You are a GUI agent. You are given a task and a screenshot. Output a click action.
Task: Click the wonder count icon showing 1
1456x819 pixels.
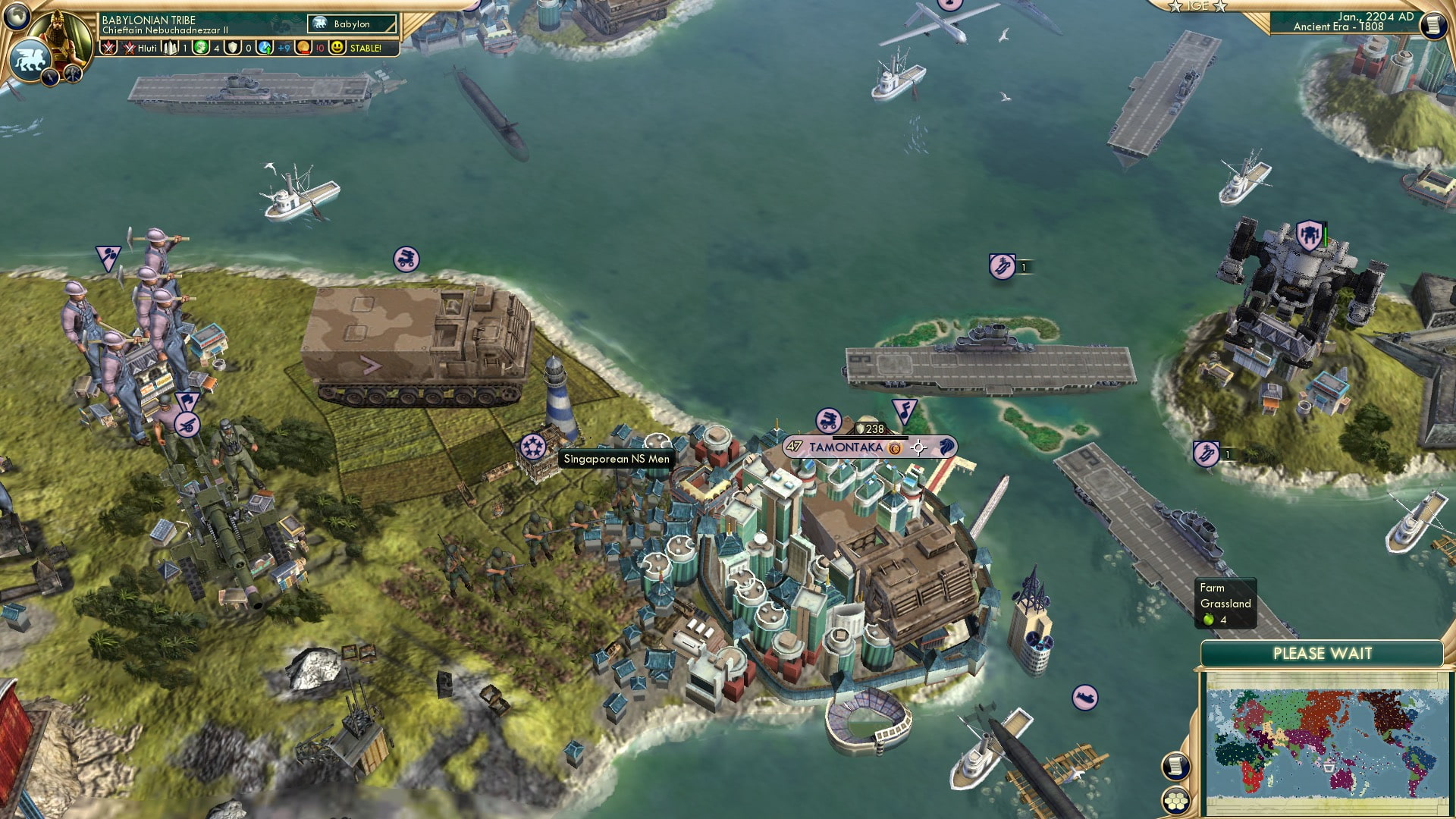[x=170, y=48]
